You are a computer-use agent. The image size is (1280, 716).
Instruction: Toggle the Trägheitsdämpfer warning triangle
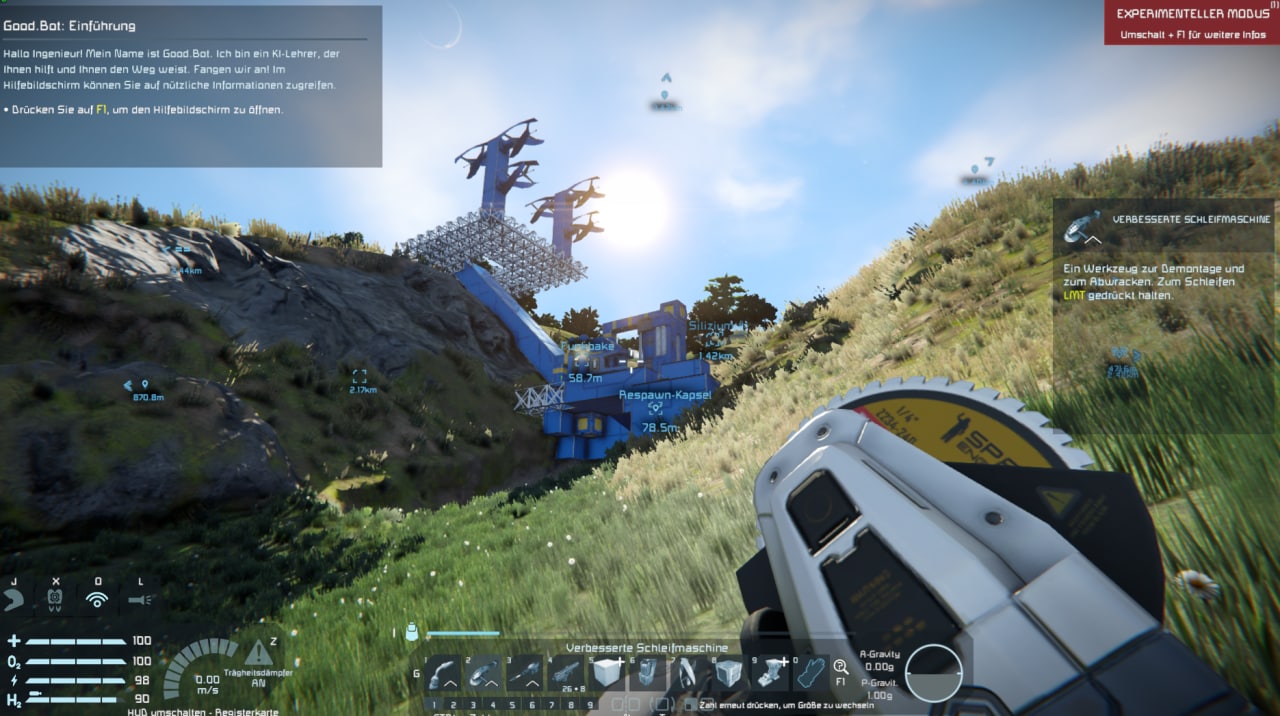point(259,653)
